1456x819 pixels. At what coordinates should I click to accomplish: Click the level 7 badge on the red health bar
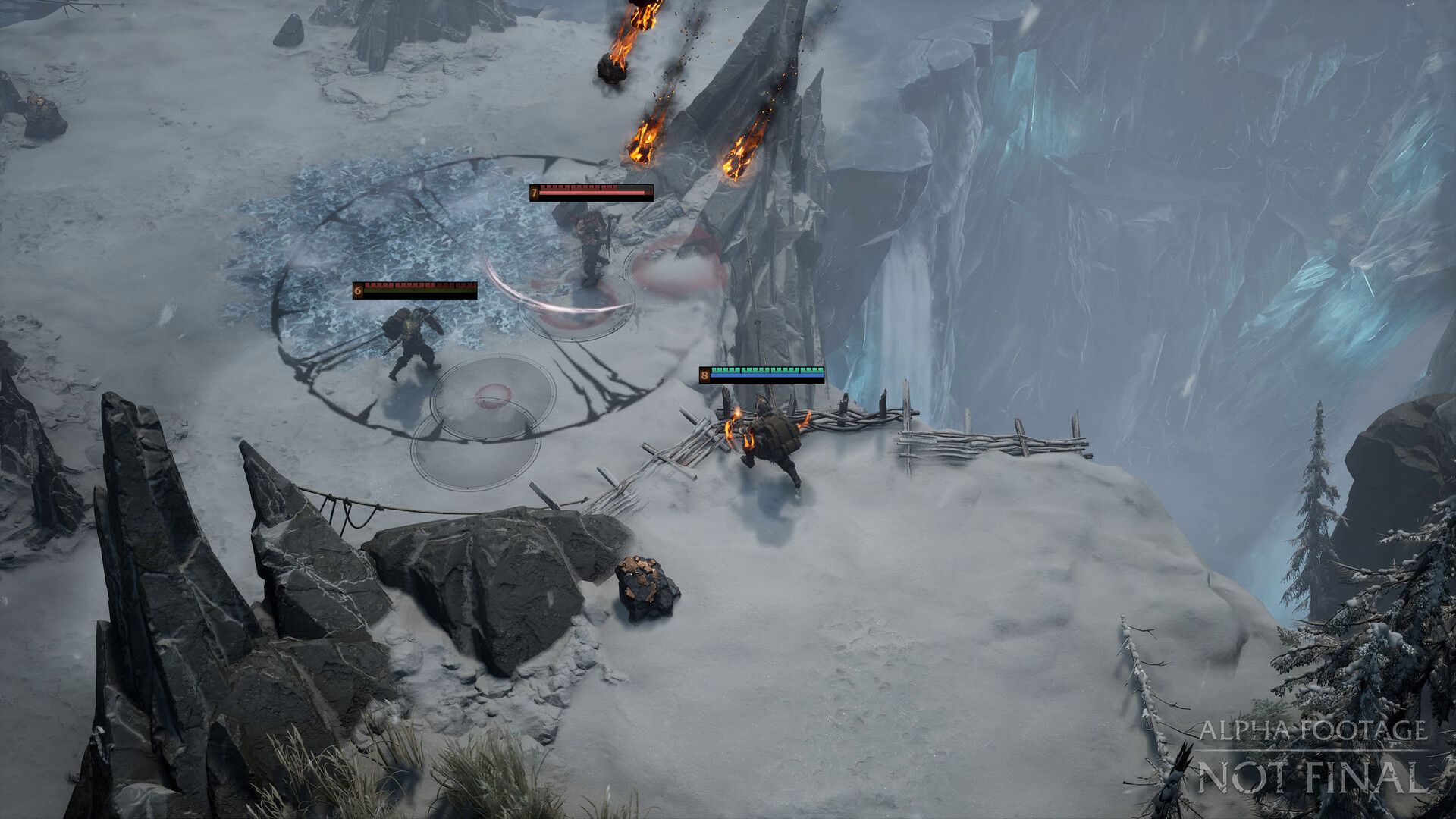[535, 193]
